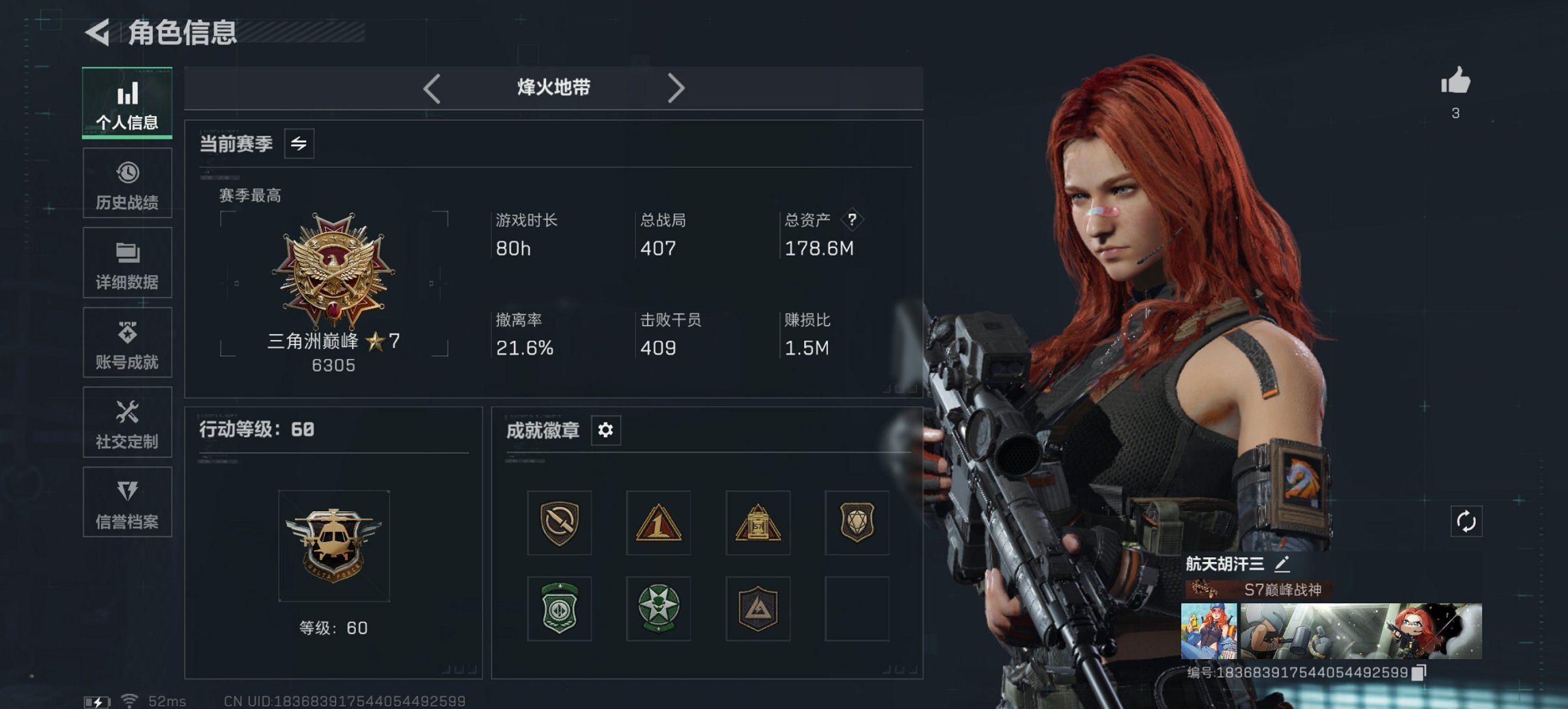
Task: Open the 个人信息 panel in the sidebar
Action: (x=127, y=103)
